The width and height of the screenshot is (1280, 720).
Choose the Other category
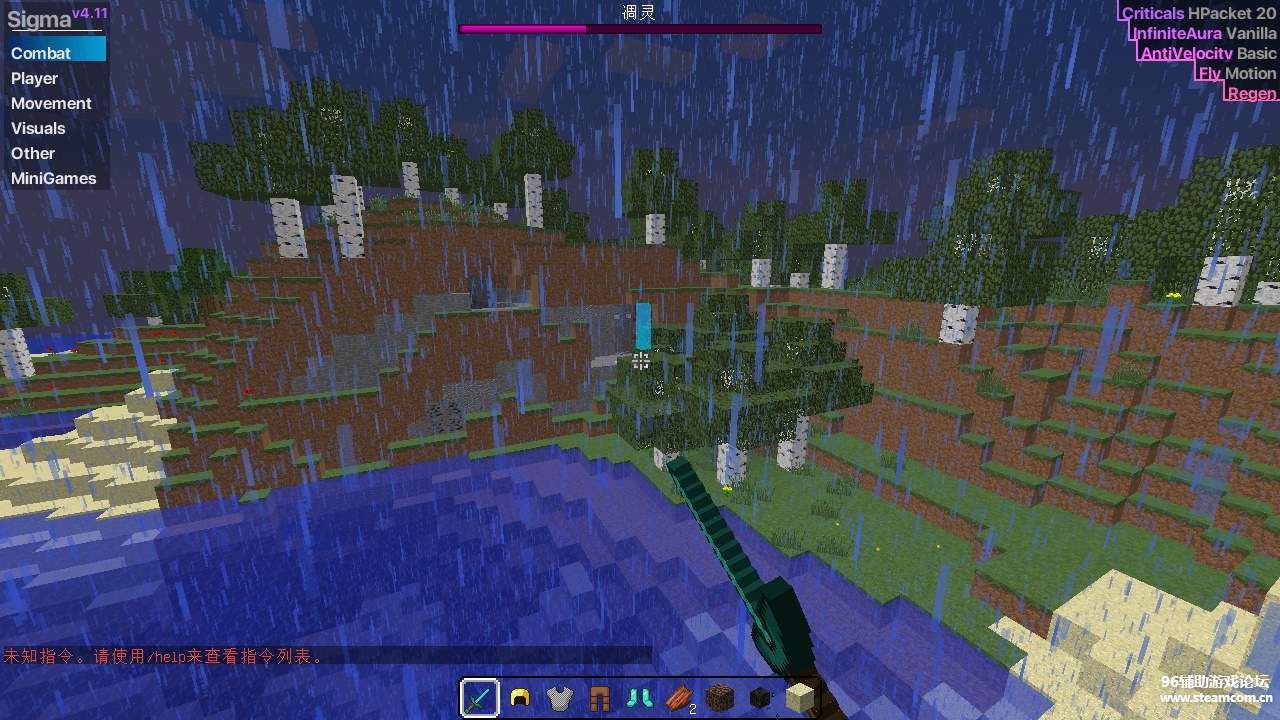tap(33, 153)
